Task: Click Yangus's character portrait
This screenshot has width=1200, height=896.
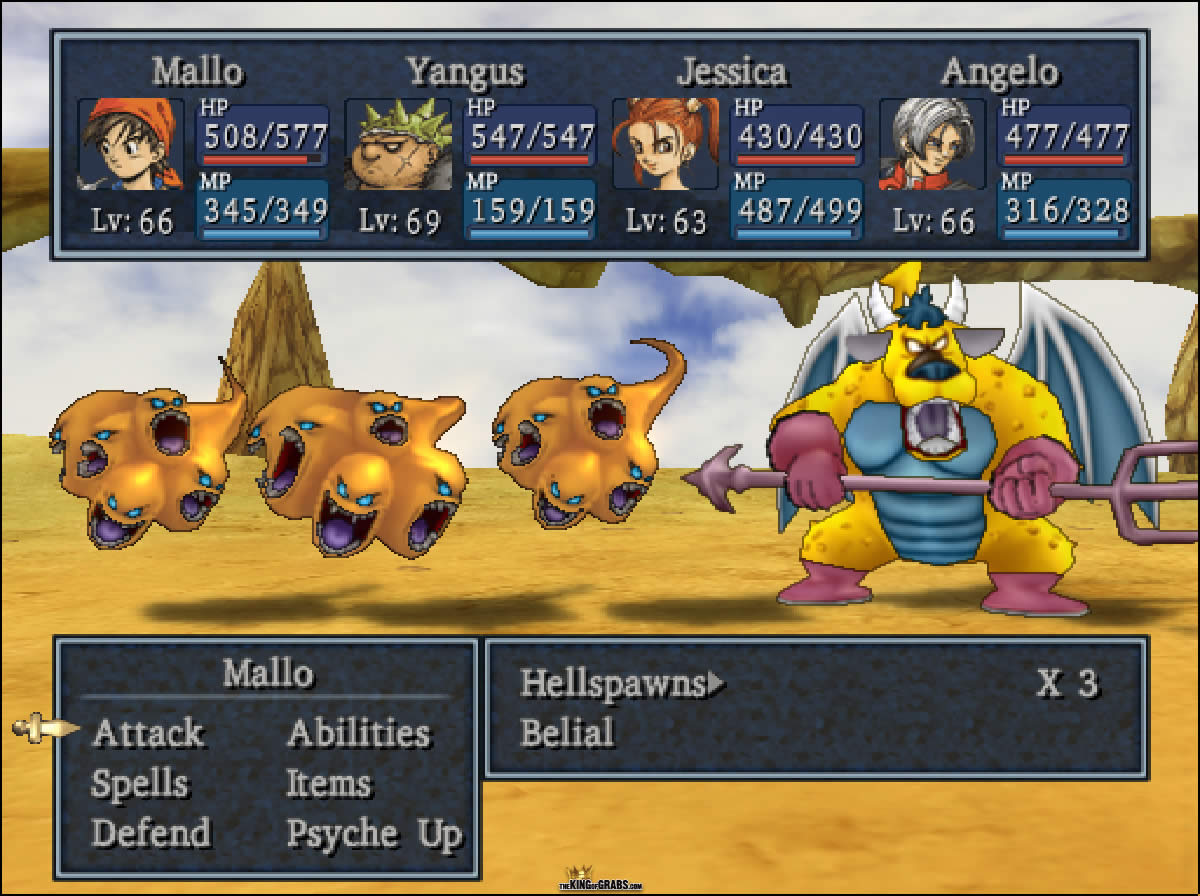Action: 398,144
